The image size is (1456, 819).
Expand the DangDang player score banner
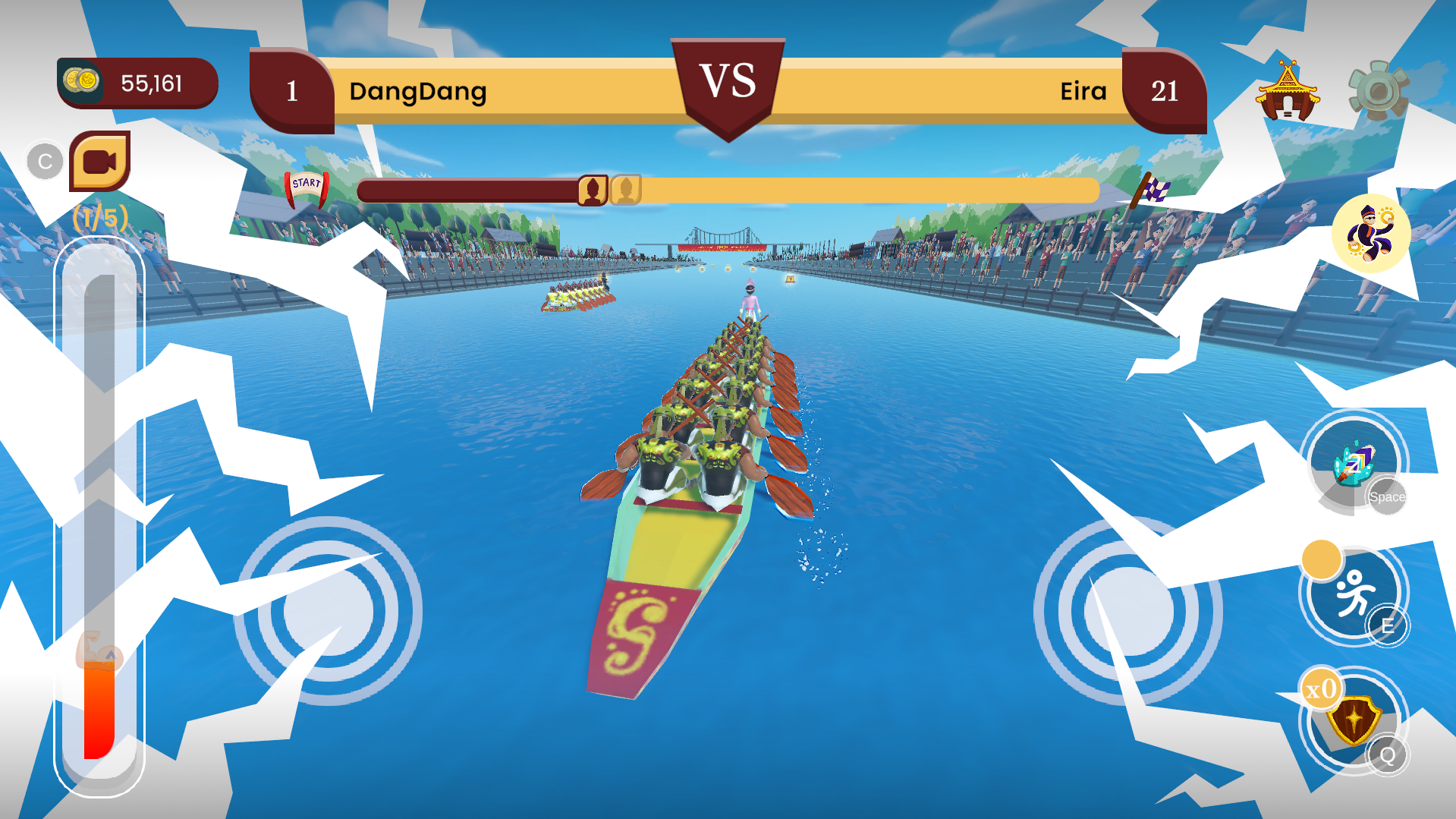[292, 91]
